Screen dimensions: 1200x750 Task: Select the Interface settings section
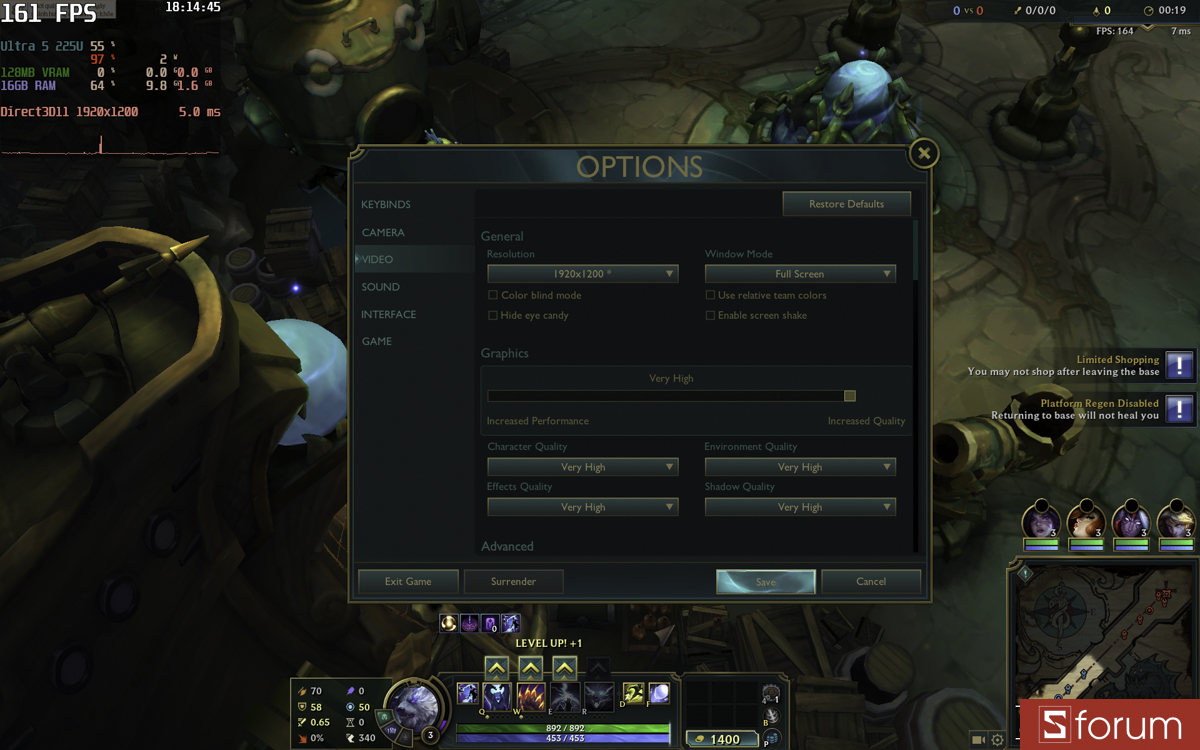(x=388, y=314)
